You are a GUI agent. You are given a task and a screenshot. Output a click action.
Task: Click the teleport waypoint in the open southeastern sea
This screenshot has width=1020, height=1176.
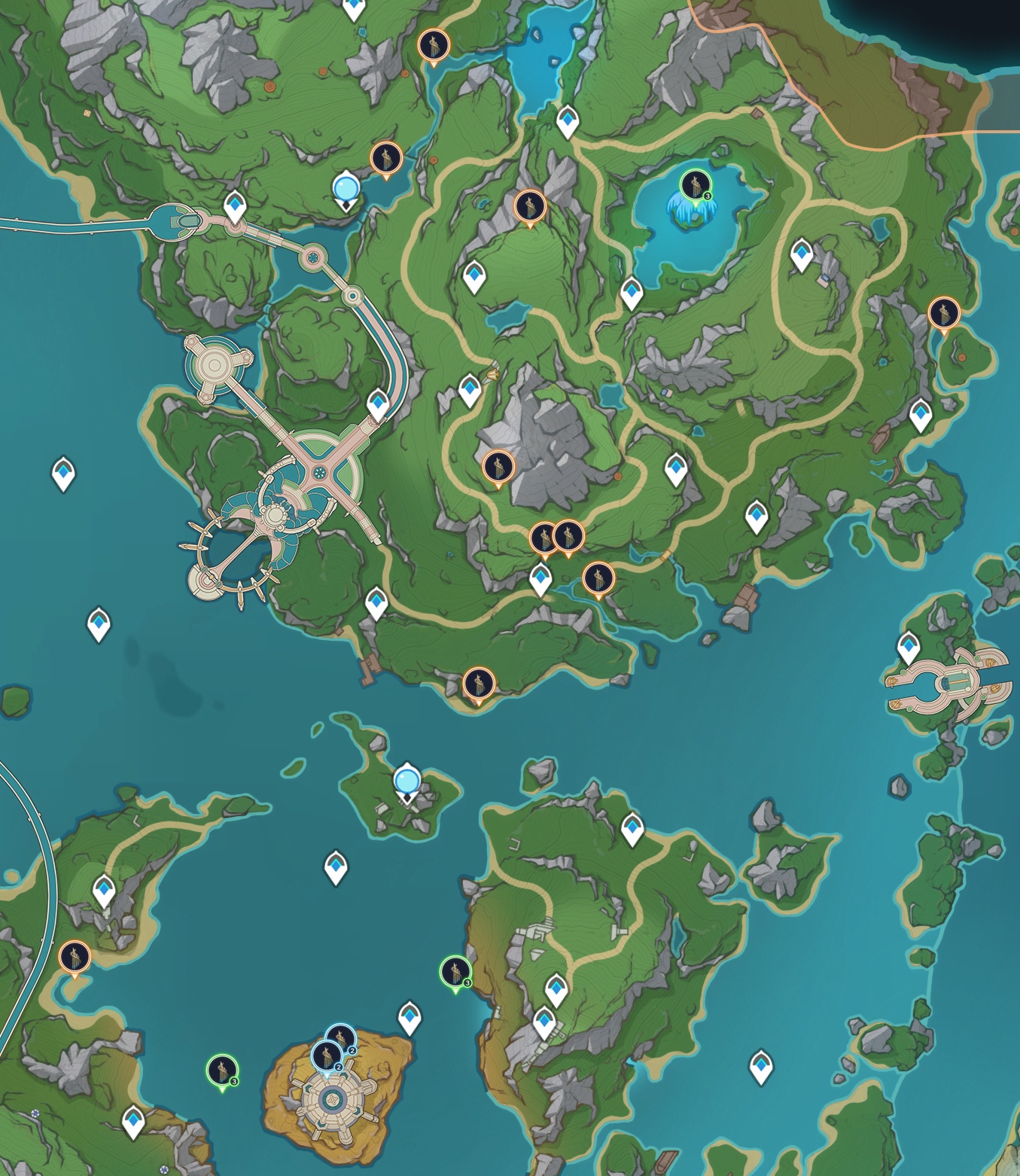(761, 1065)
